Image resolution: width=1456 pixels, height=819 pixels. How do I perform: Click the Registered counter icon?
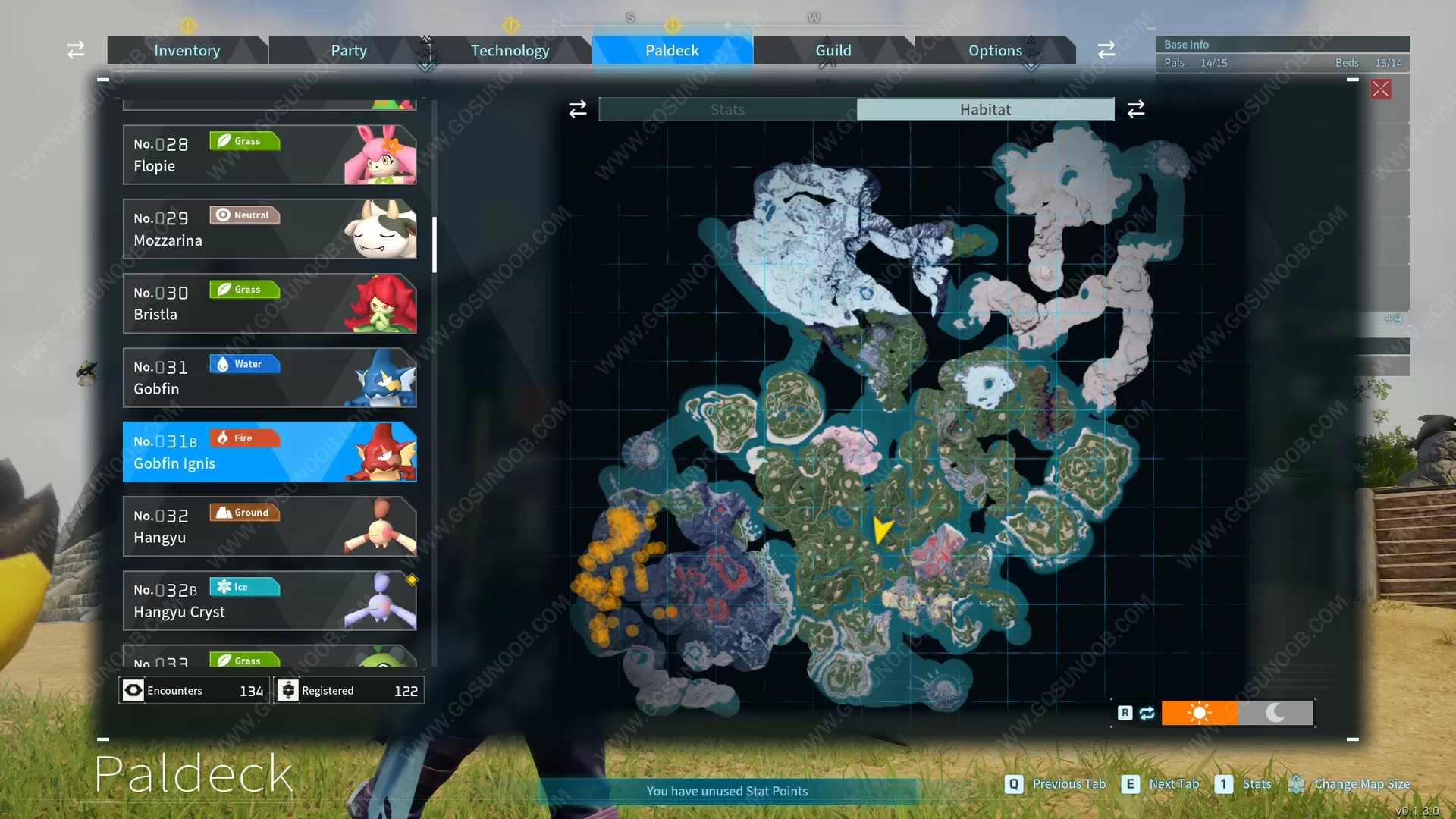pyautogui.click(x=288, y=690)
